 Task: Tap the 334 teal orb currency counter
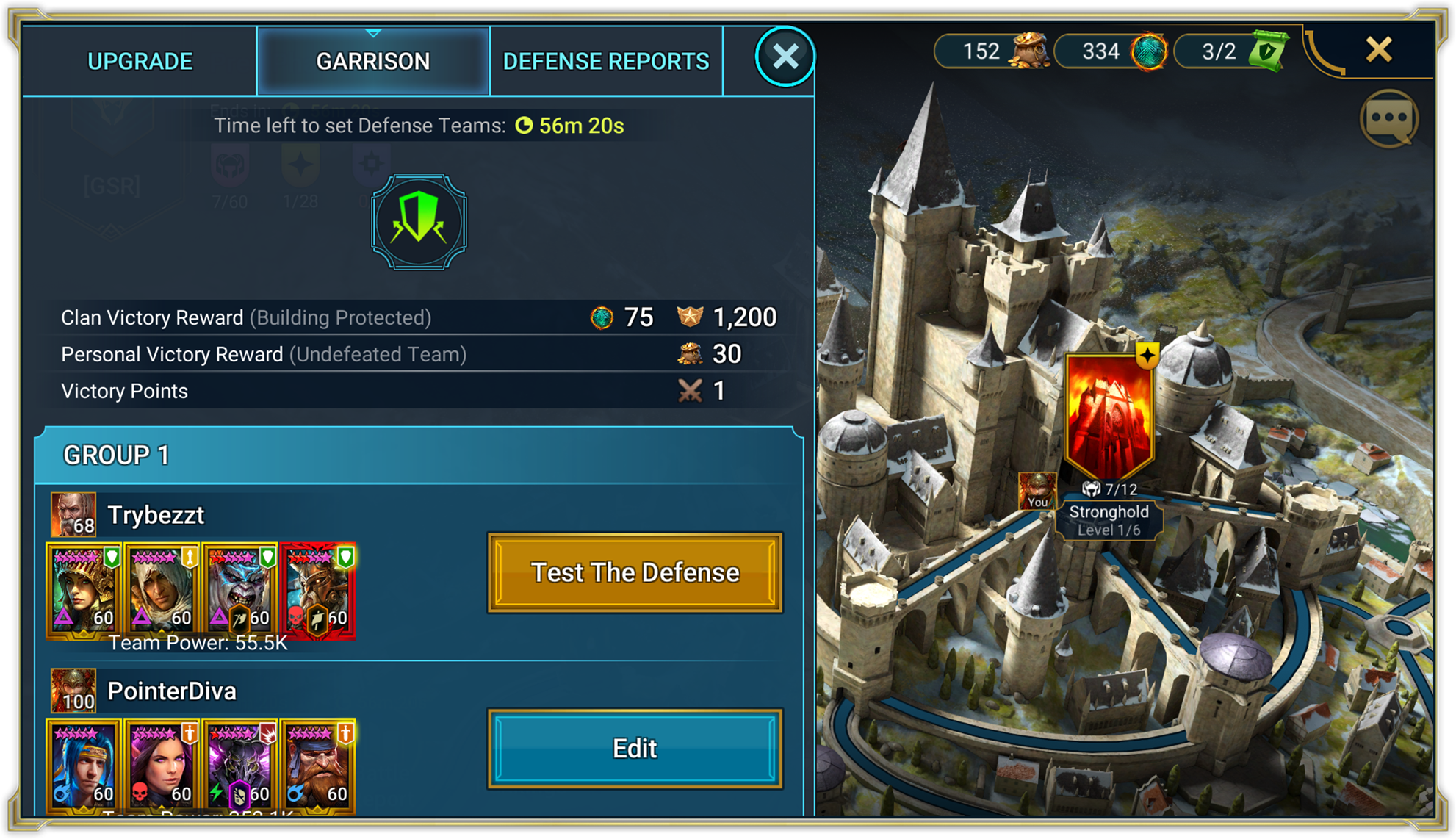click(x=1112, y=51)
